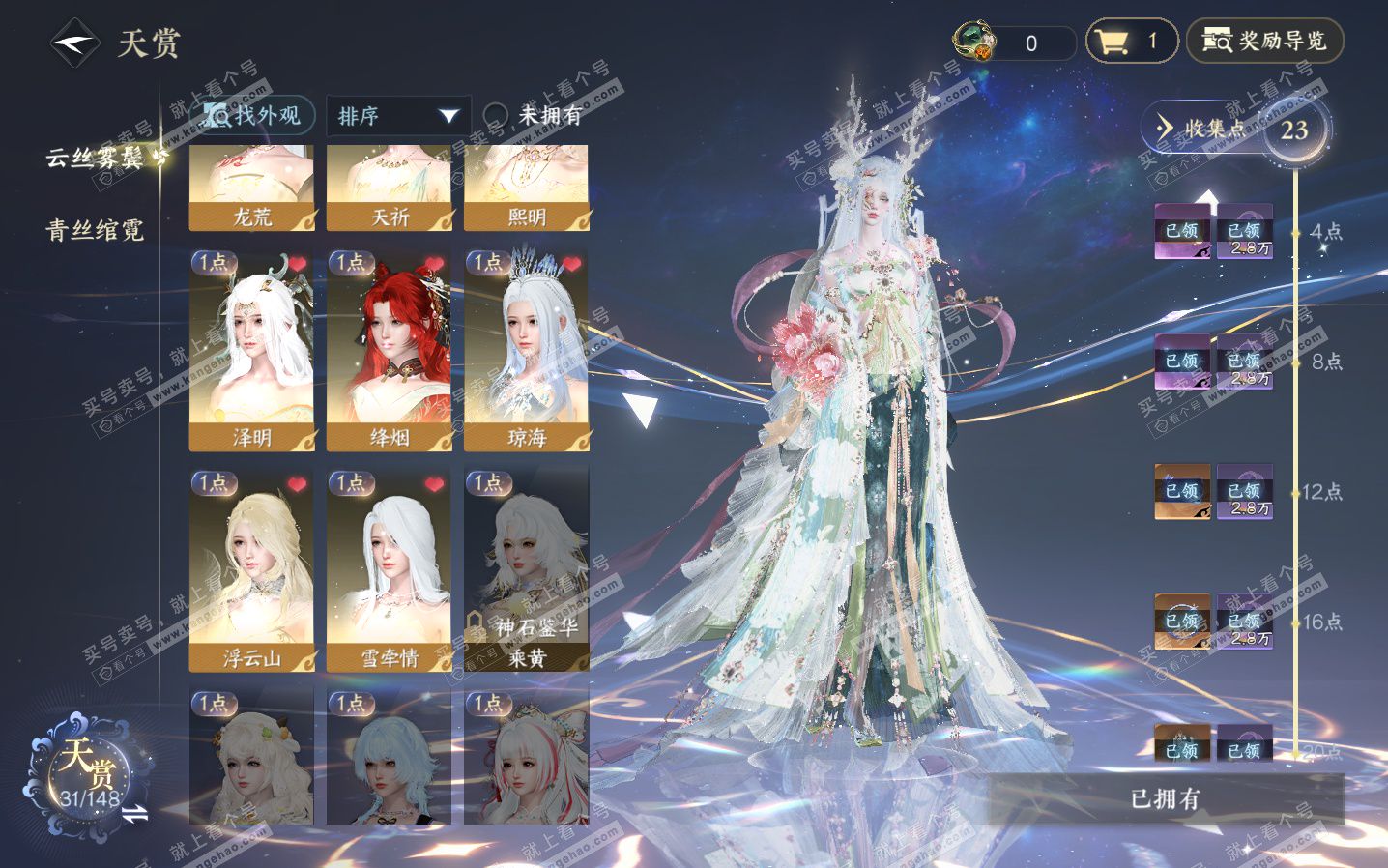Click the 已拥有 button

point(1165,799)
